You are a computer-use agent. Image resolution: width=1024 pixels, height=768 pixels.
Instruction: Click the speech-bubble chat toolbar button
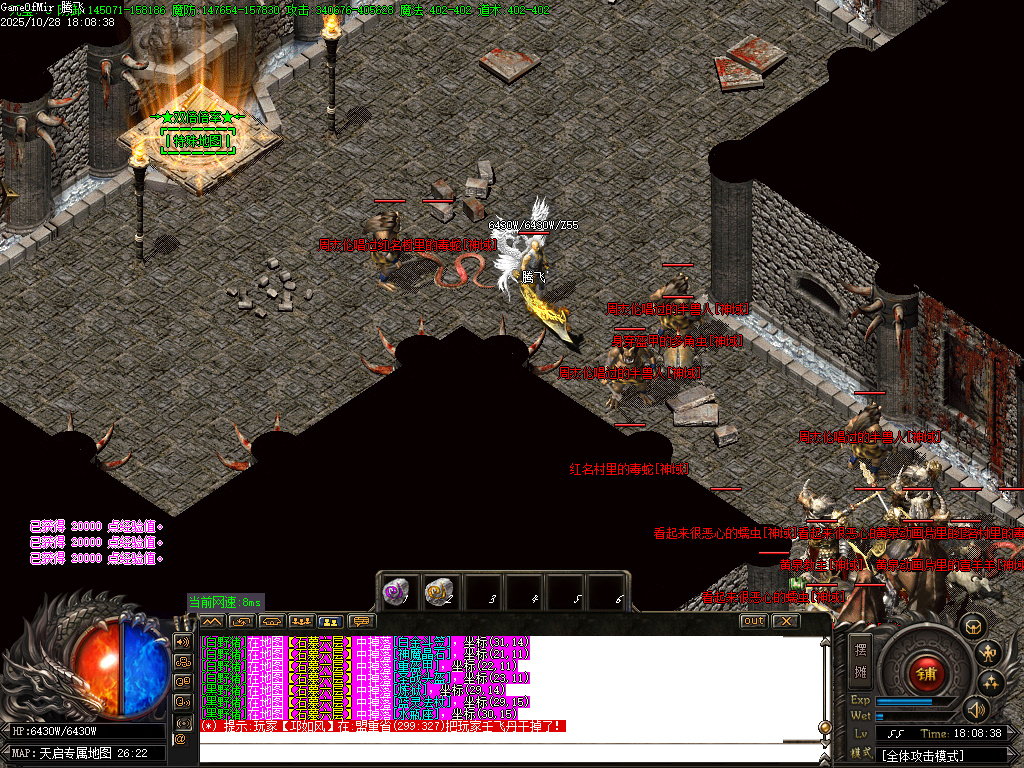[360, 622]
